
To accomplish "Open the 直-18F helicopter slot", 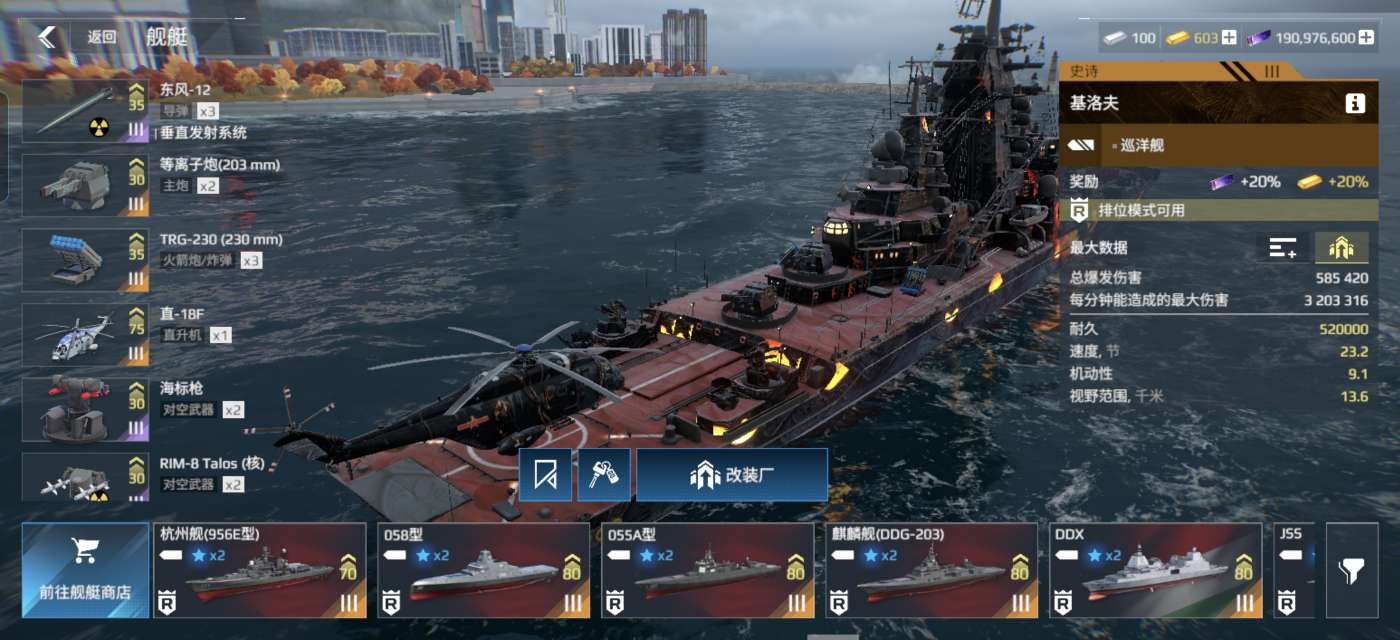I will point(85,335).
